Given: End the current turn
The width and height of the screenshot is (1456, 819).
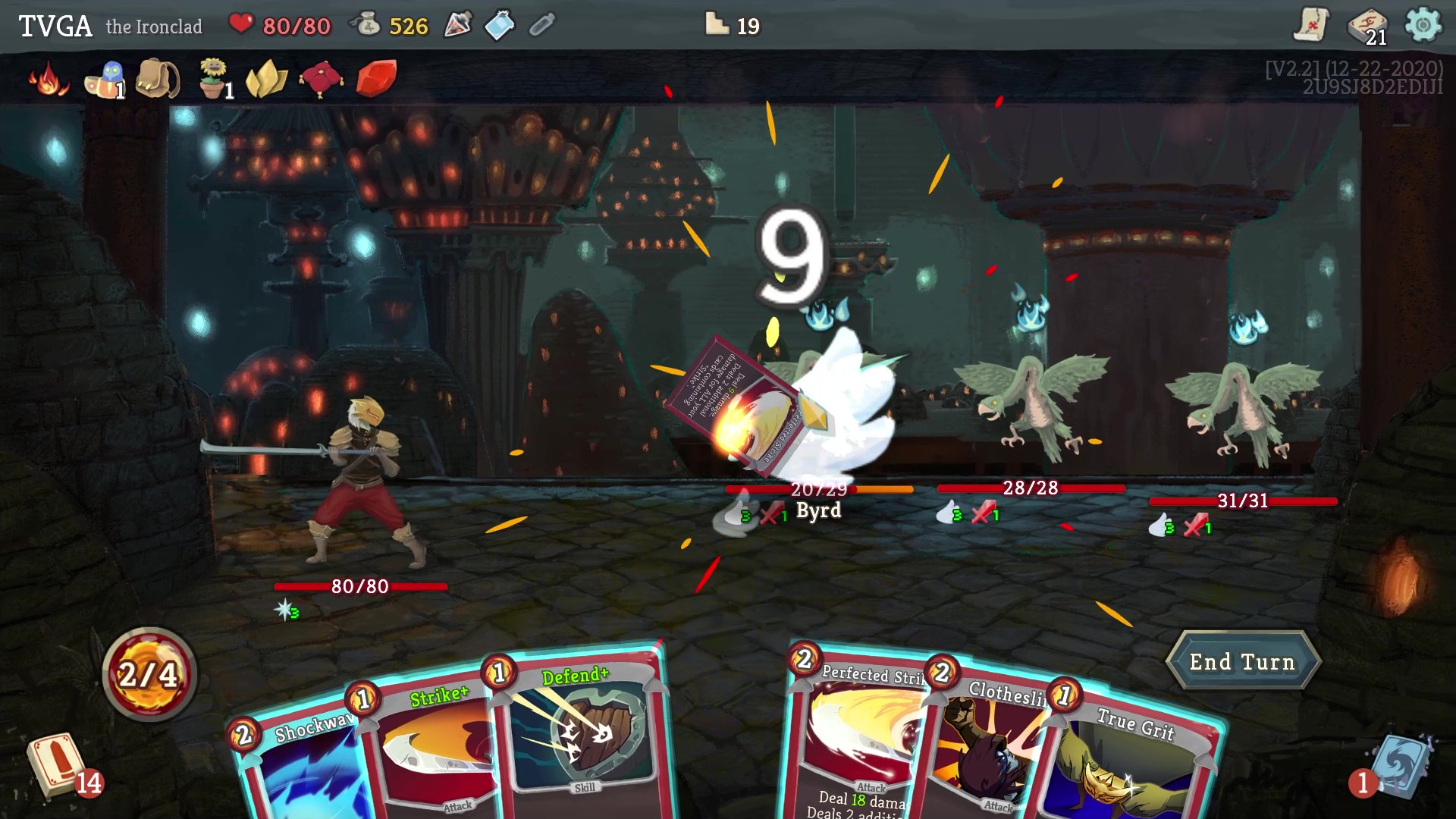Looking at the screenshot, I should [1242, 662].
